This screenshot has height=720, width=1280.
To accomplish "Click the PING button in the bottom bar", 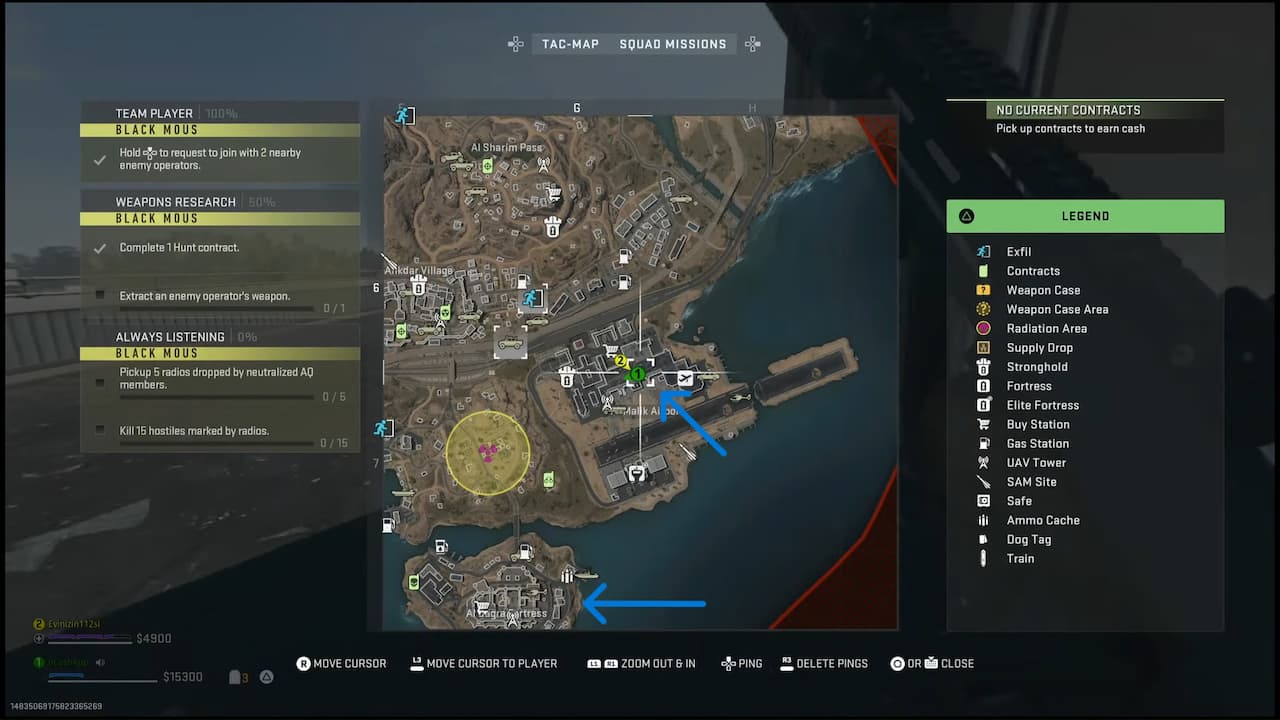I will 741,663.
